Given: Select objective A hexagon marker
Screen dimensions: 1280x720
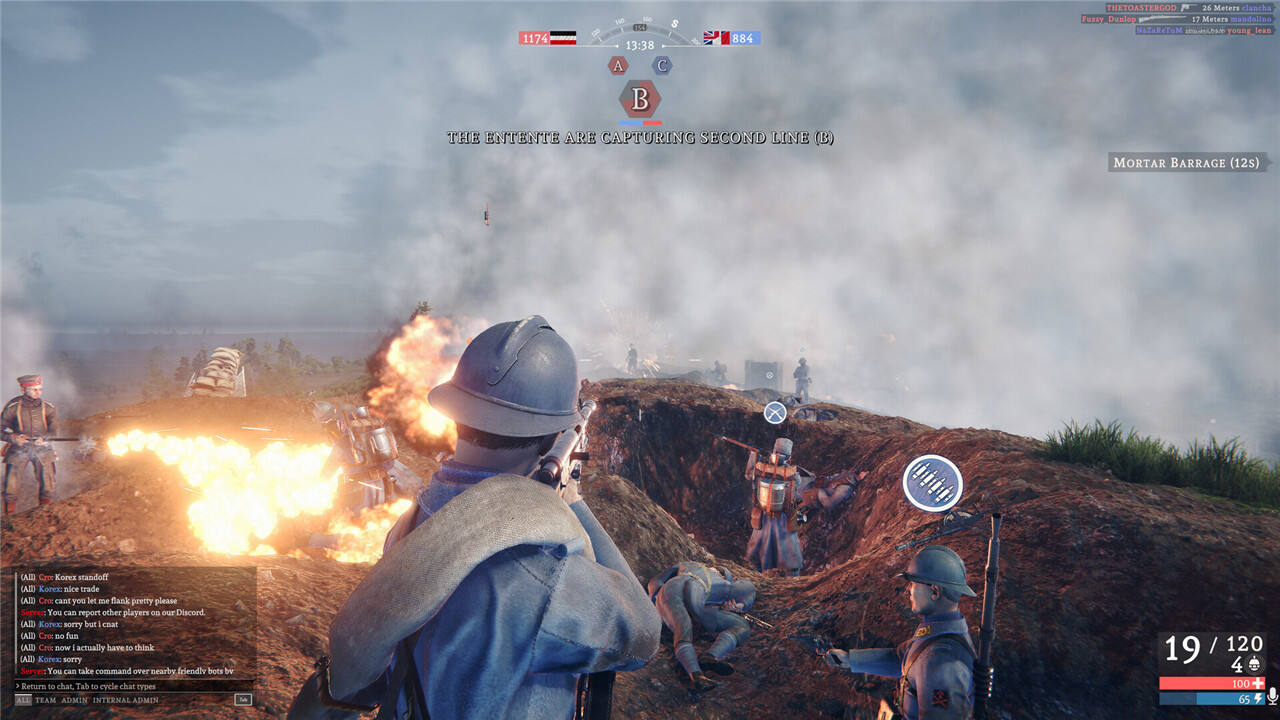Looking at the screenshot, I should (x=618, y=66).
